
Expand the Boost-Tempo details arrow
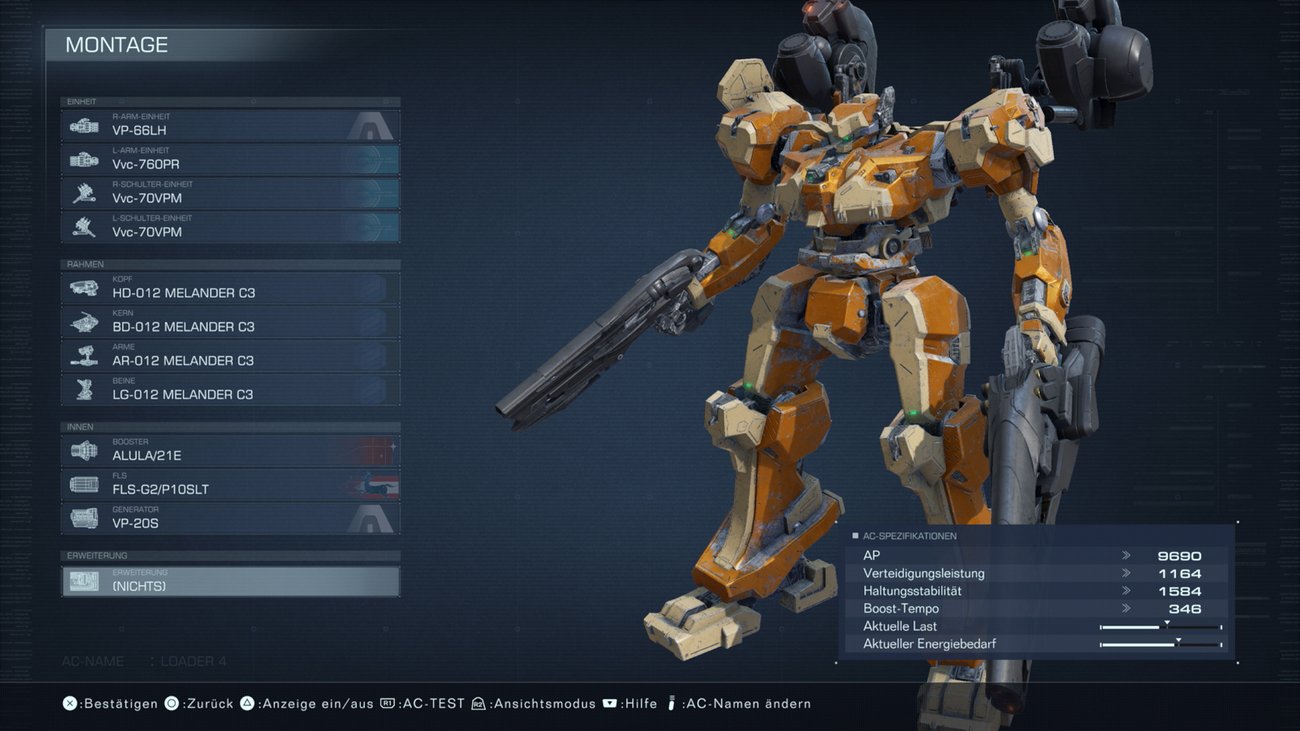click(1128, 608)
